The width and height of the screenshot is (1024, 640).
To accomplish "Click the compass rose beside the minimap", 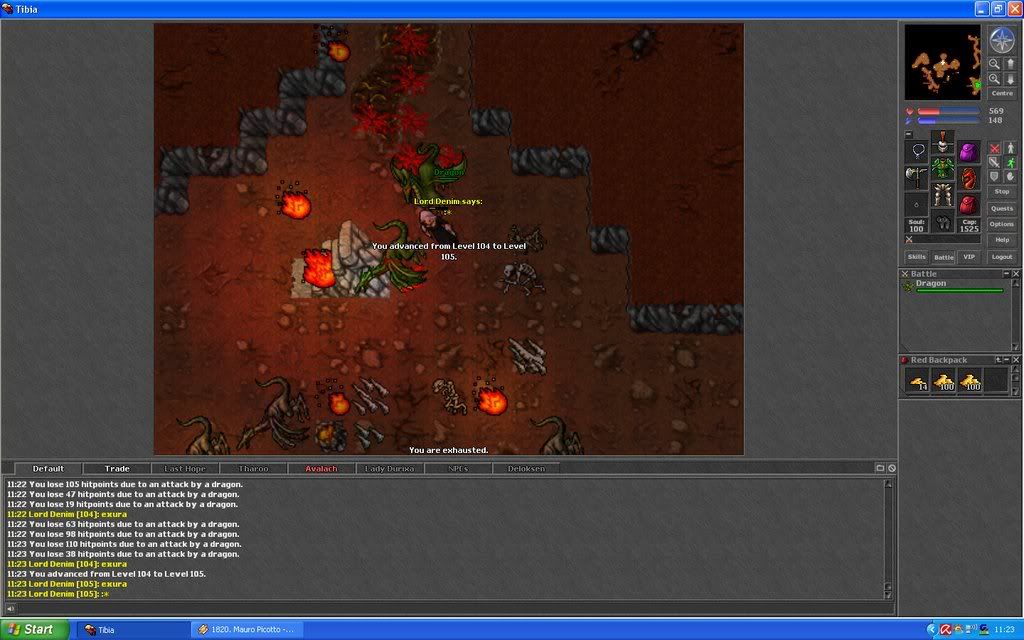I will 1001,40.
